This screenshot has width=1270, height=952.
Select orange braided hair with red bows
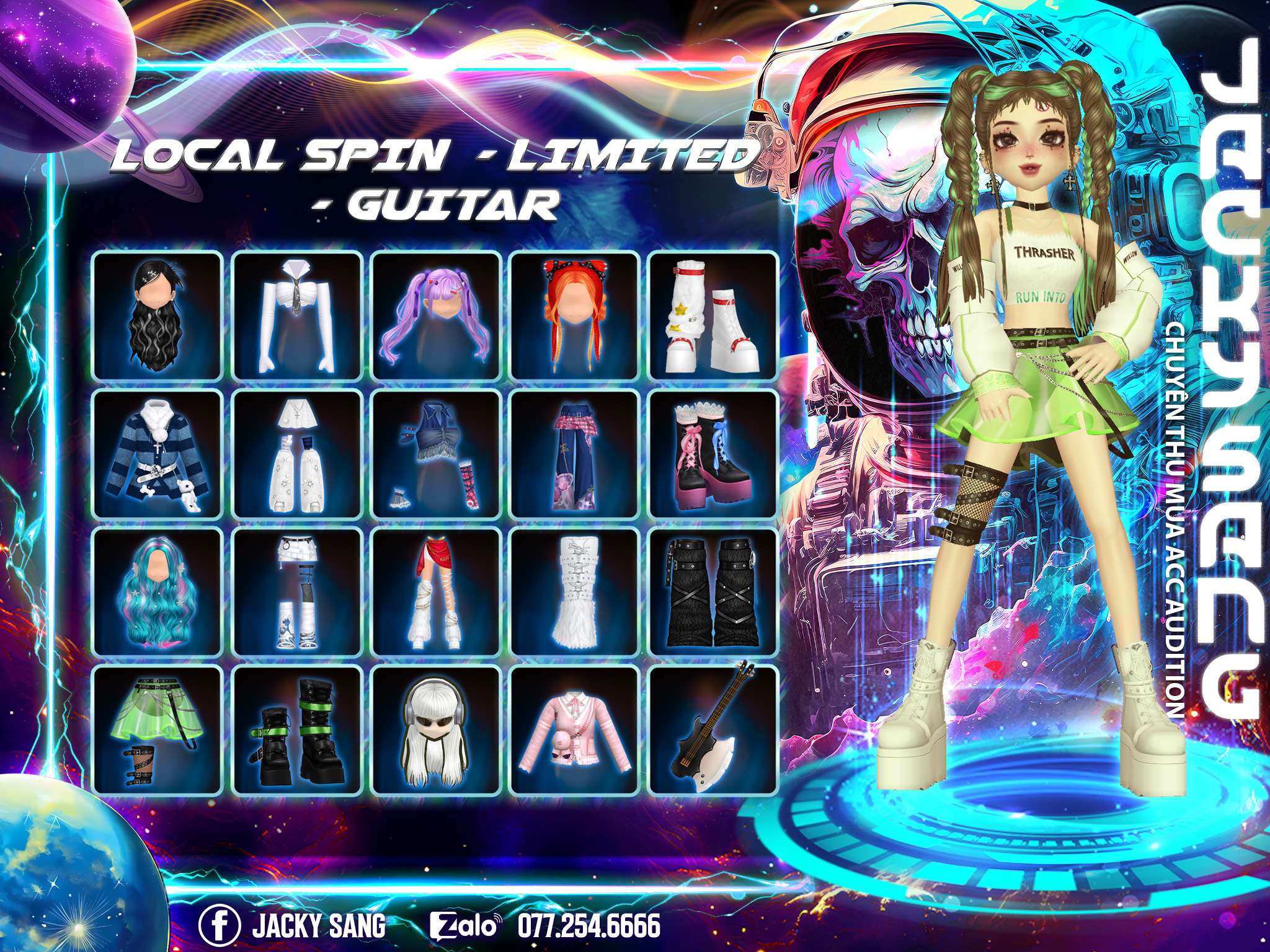[x=575, y=315]
